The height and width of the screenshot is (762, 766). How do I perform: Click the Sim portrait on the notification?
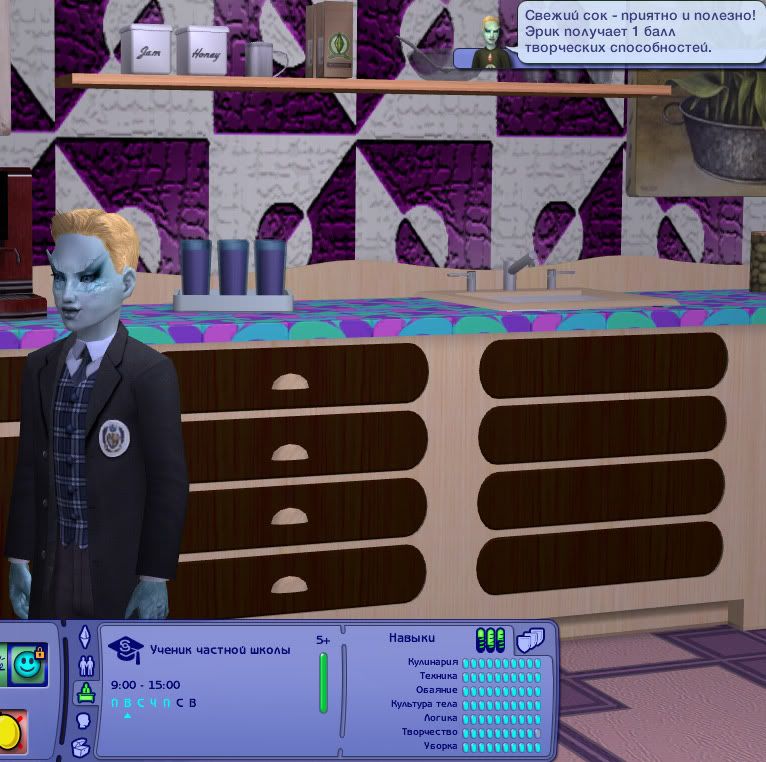pos(490,42)
